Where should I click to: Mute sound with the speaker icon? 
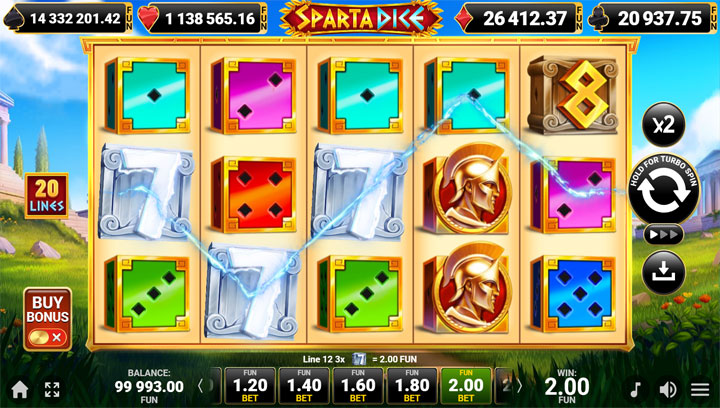[x=667, y=389]
